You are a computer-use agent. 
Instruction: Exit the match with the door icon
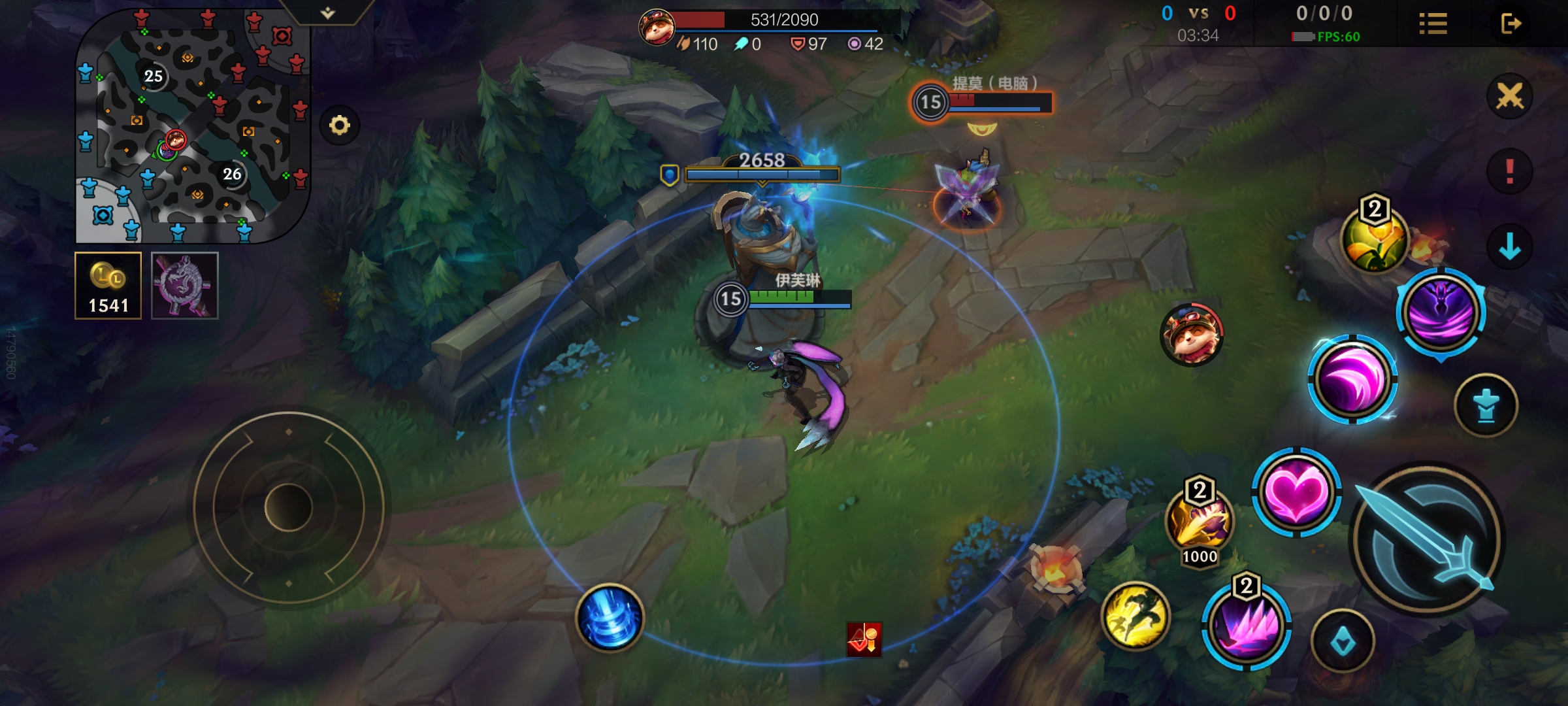[1511, 24]
